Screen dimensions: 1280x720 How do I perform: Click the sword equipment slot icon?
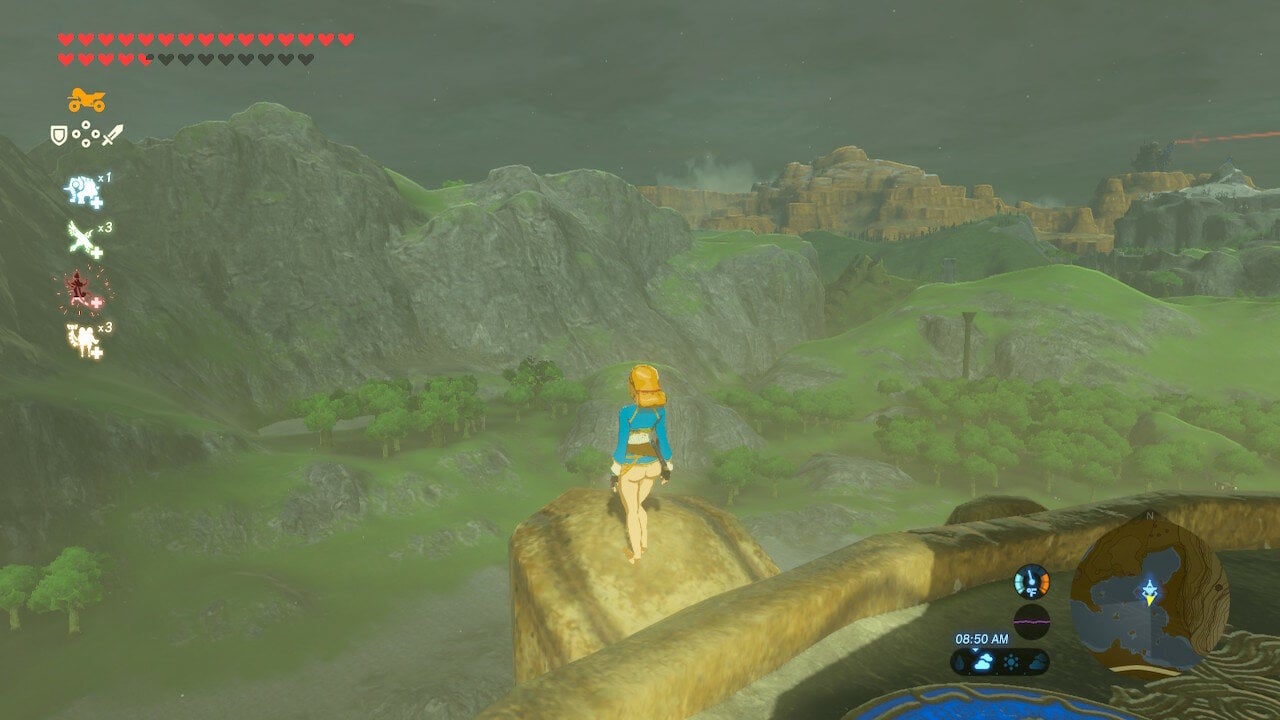click(x=111, y=132)
